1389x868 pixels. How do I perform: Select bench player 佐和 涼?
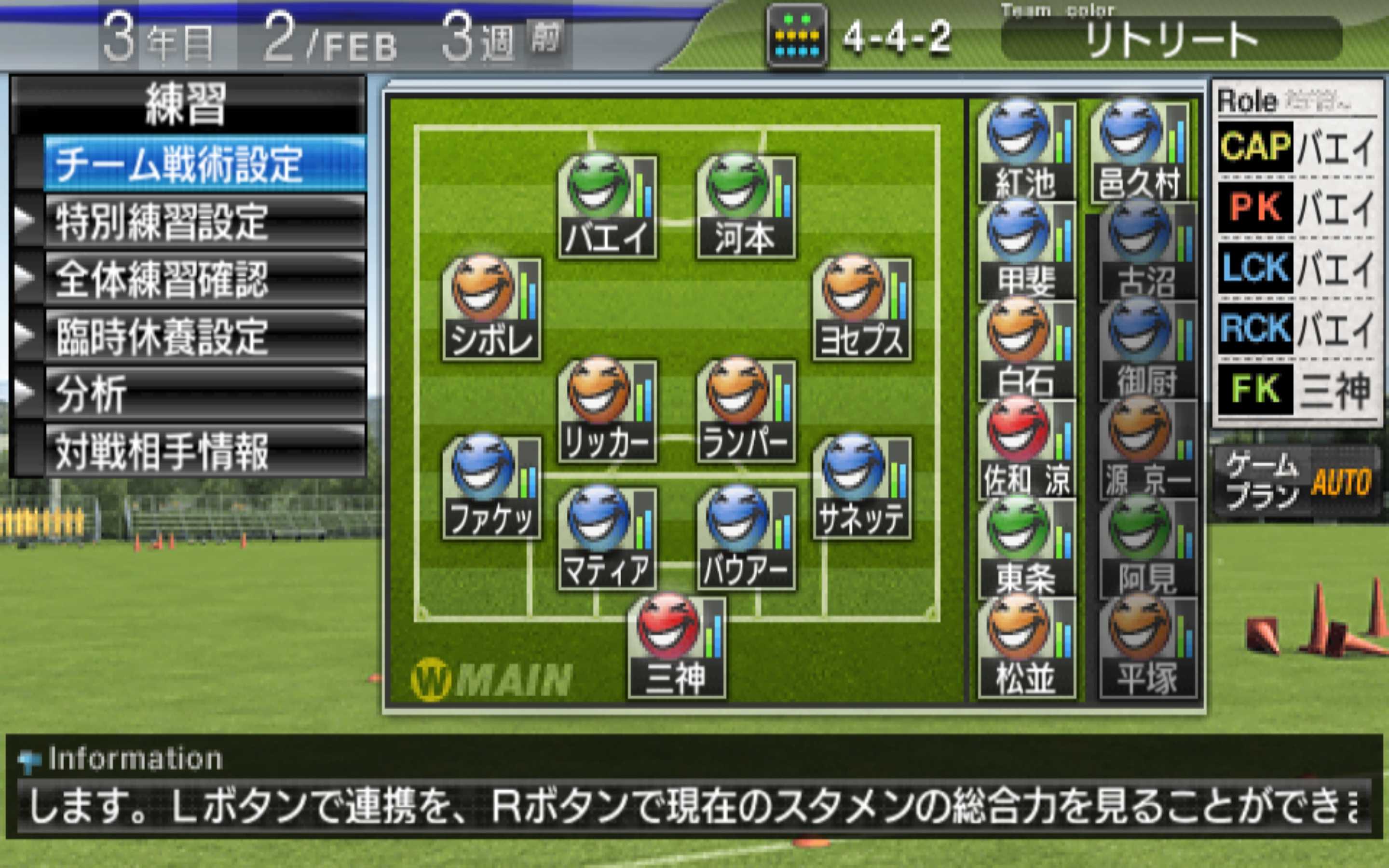click(1025, 449)
